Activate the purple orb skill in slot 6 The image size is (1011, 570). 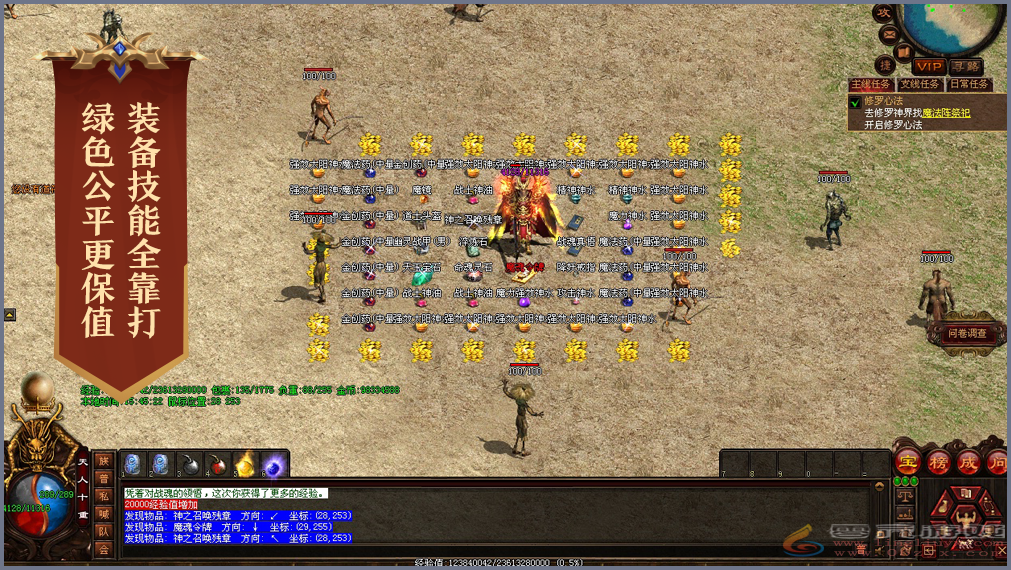(273, 465)
